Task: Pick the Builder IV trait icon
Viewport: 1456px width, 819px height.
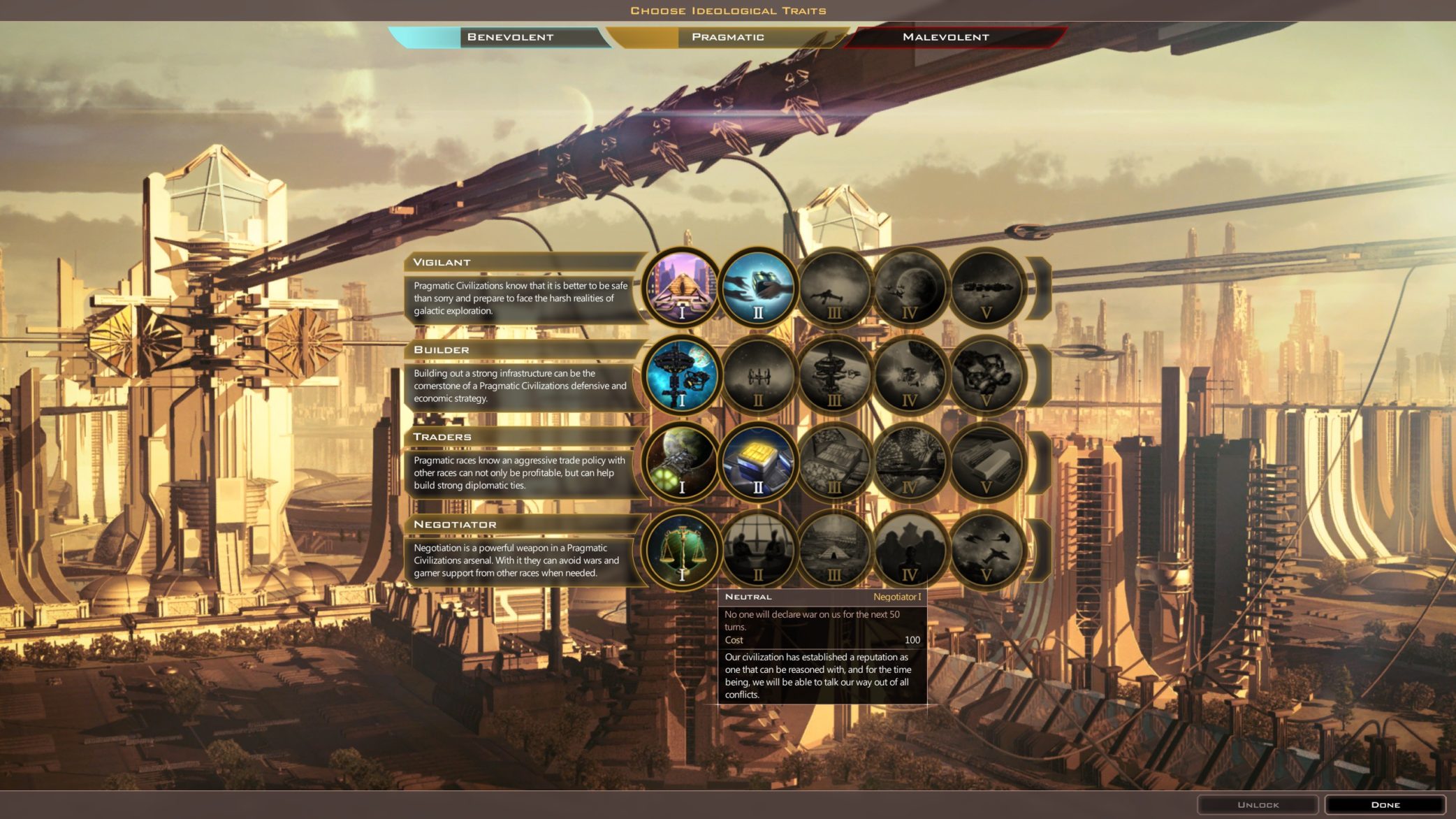Action: (x=910, y=375)
